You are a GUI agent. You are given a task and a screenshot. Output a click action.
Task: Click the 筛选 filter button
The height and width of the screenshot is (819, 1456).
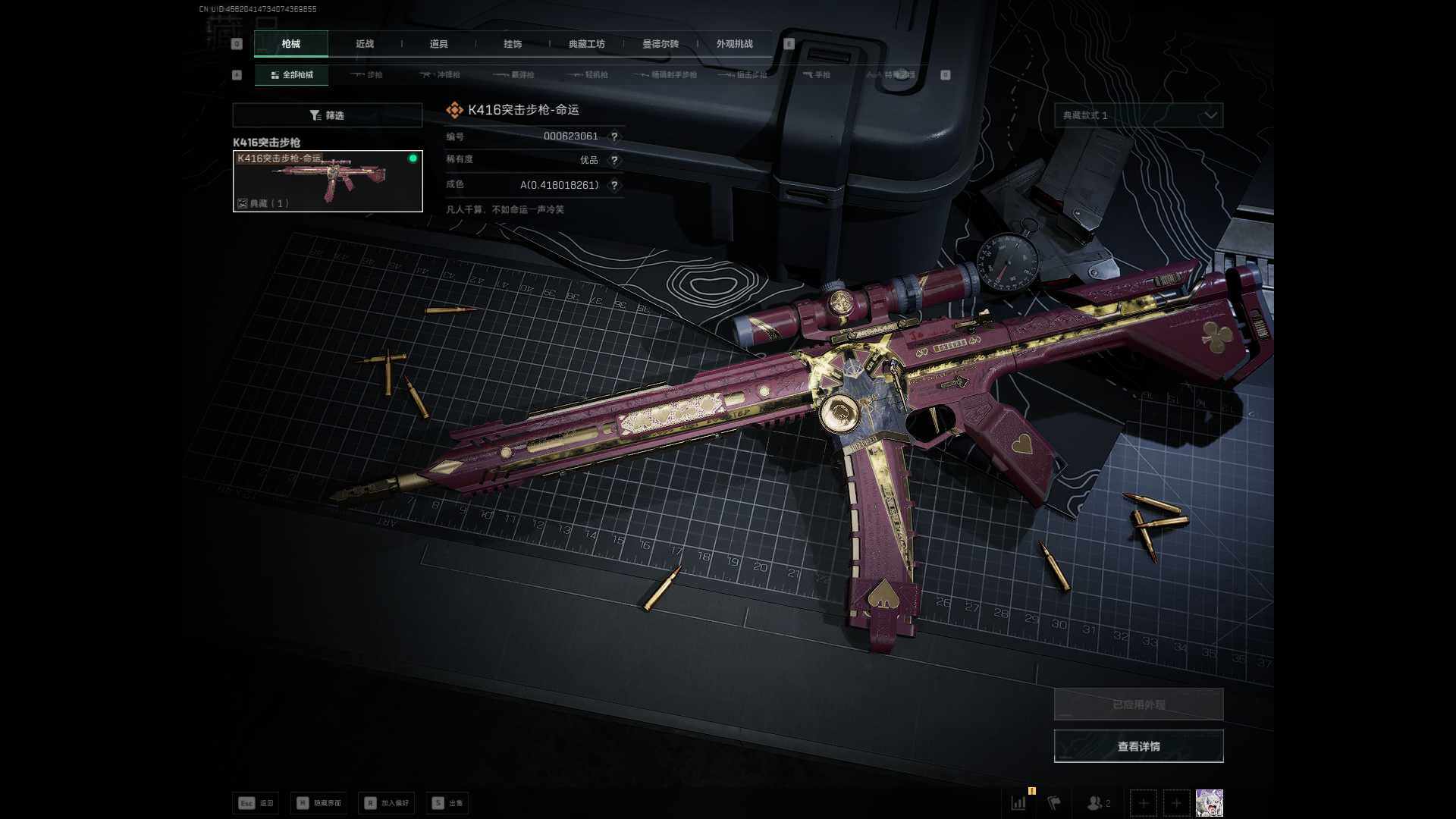[327, 115]
